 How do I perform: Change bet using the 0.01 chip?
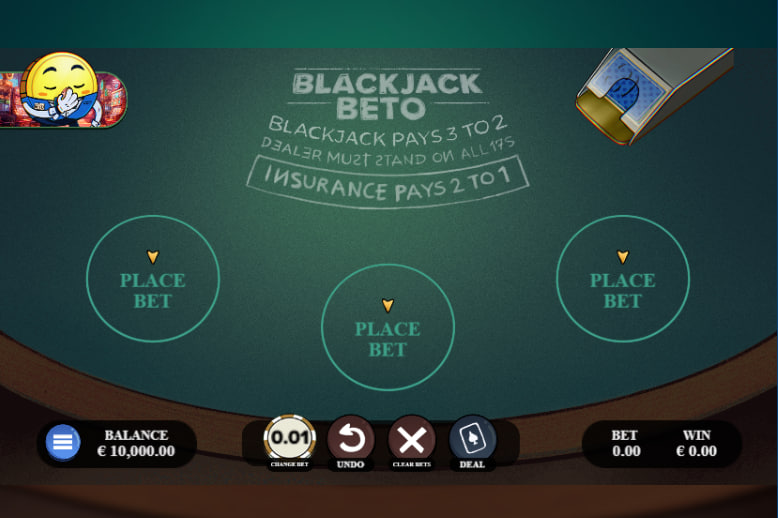[289, 438]
